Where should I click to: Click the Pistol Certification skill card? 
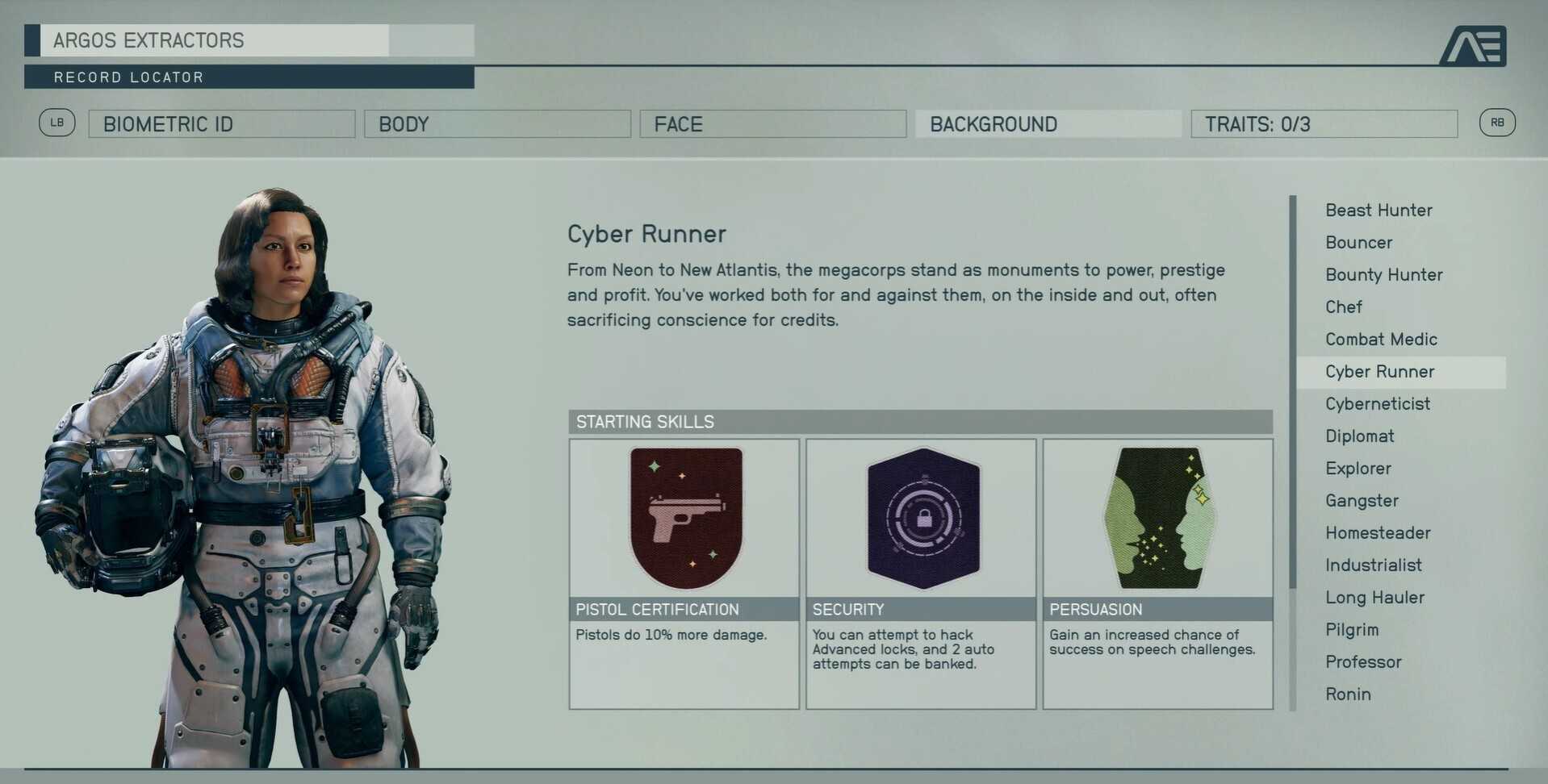coord(684,573)
